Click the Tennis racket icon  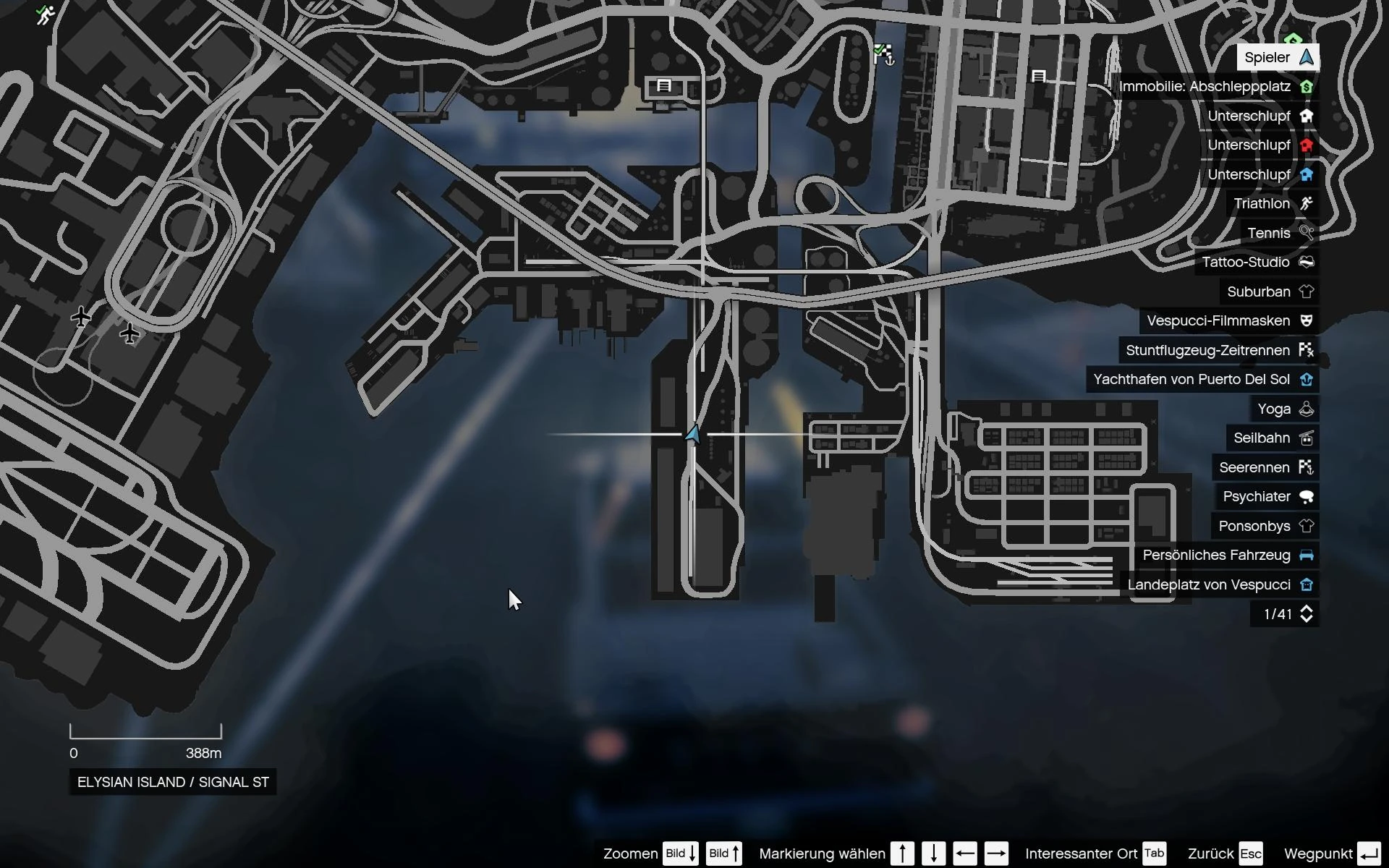pyautogui.click(x=1307, y=233)
